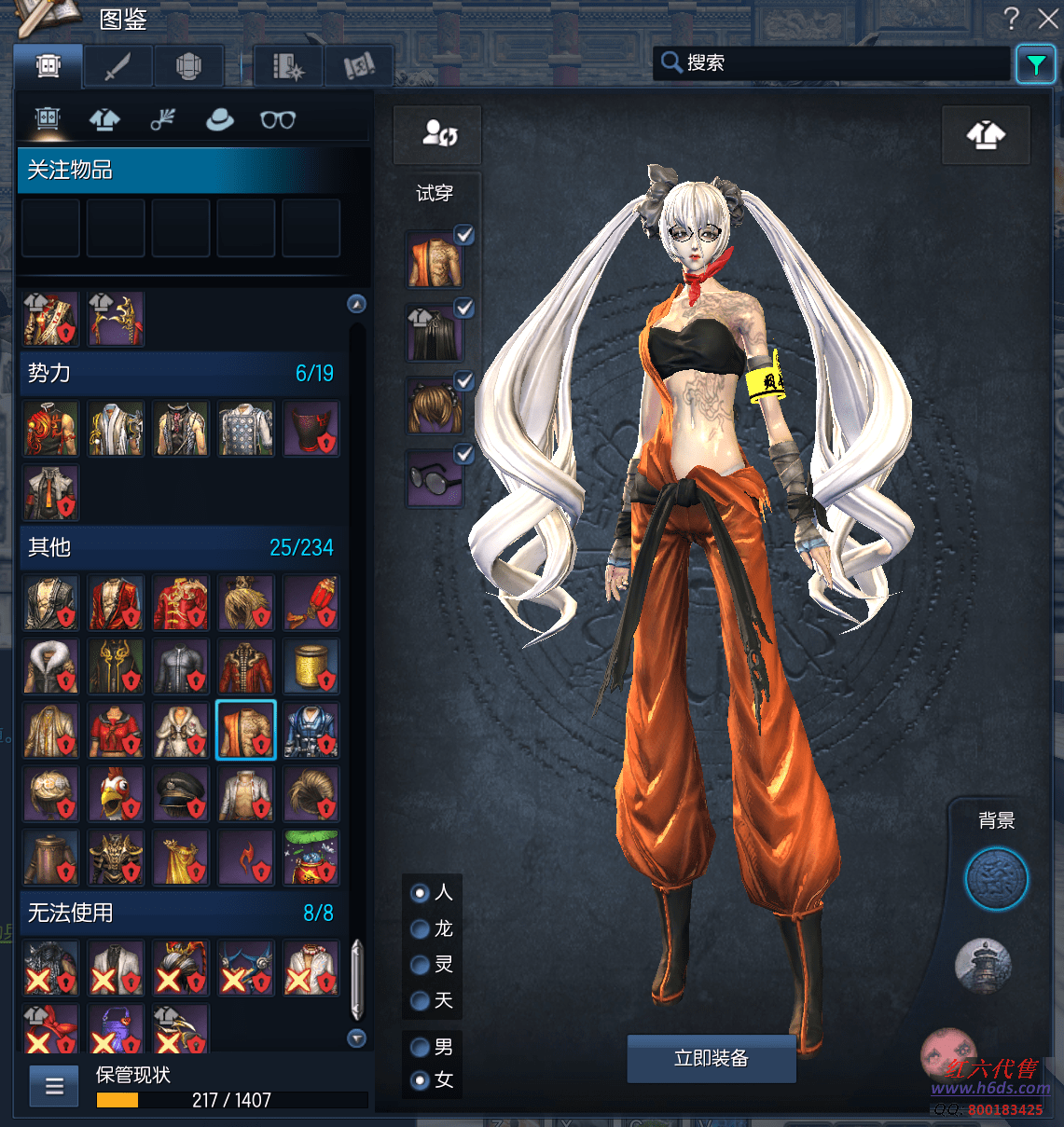Select the chicken head costume
The width and height of the screenshot is (1064, 1127).
point(116,793)
